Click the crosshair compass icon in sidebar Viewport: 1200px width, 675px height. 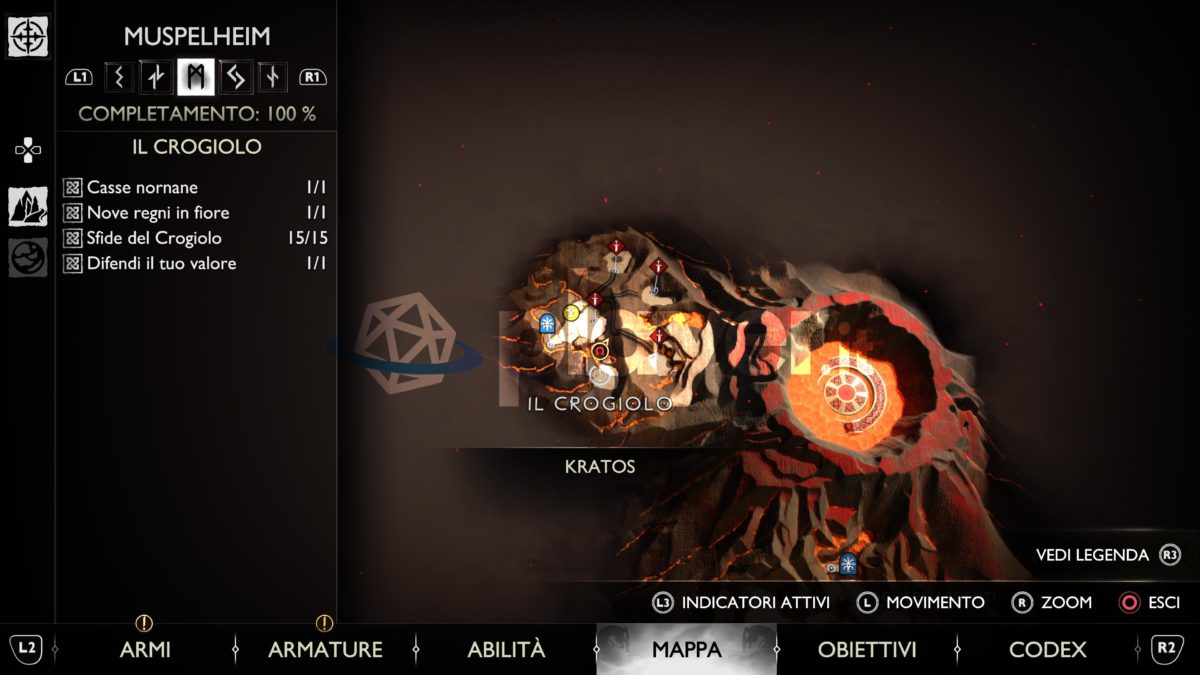click(27, 37)
